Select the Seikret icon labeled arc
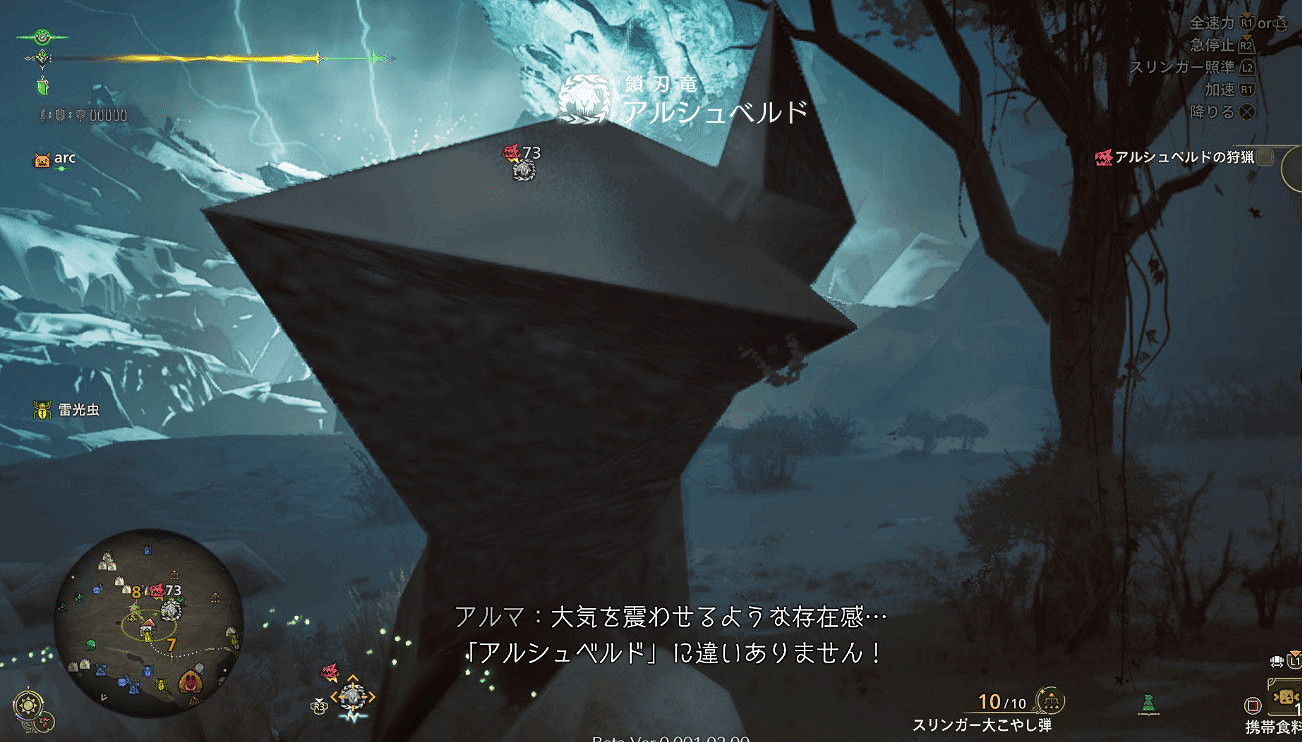The image size is (1302, 742). (40, 157)
